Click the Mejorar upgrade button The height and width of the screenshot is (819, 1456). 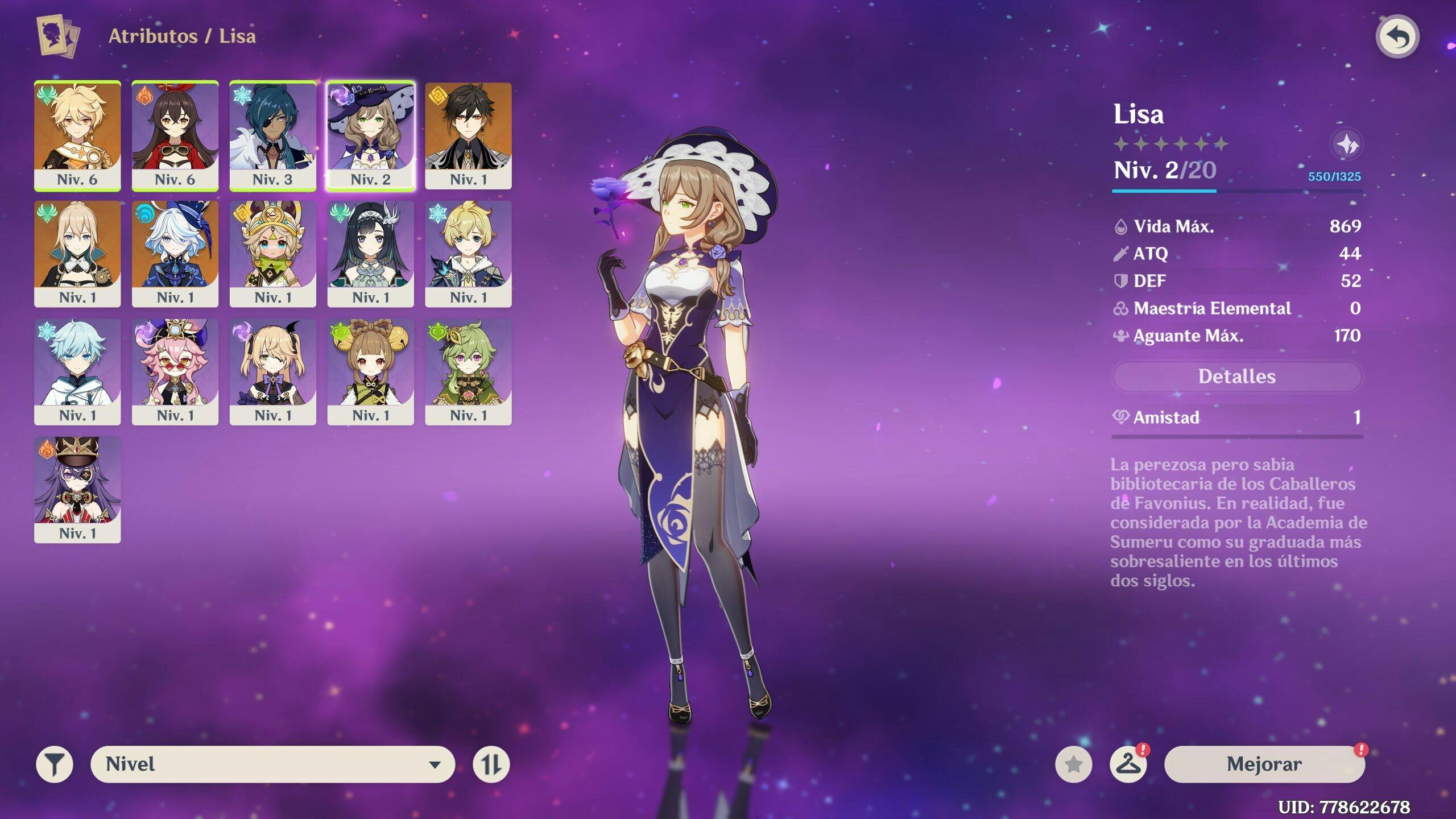click(1264, 764)
